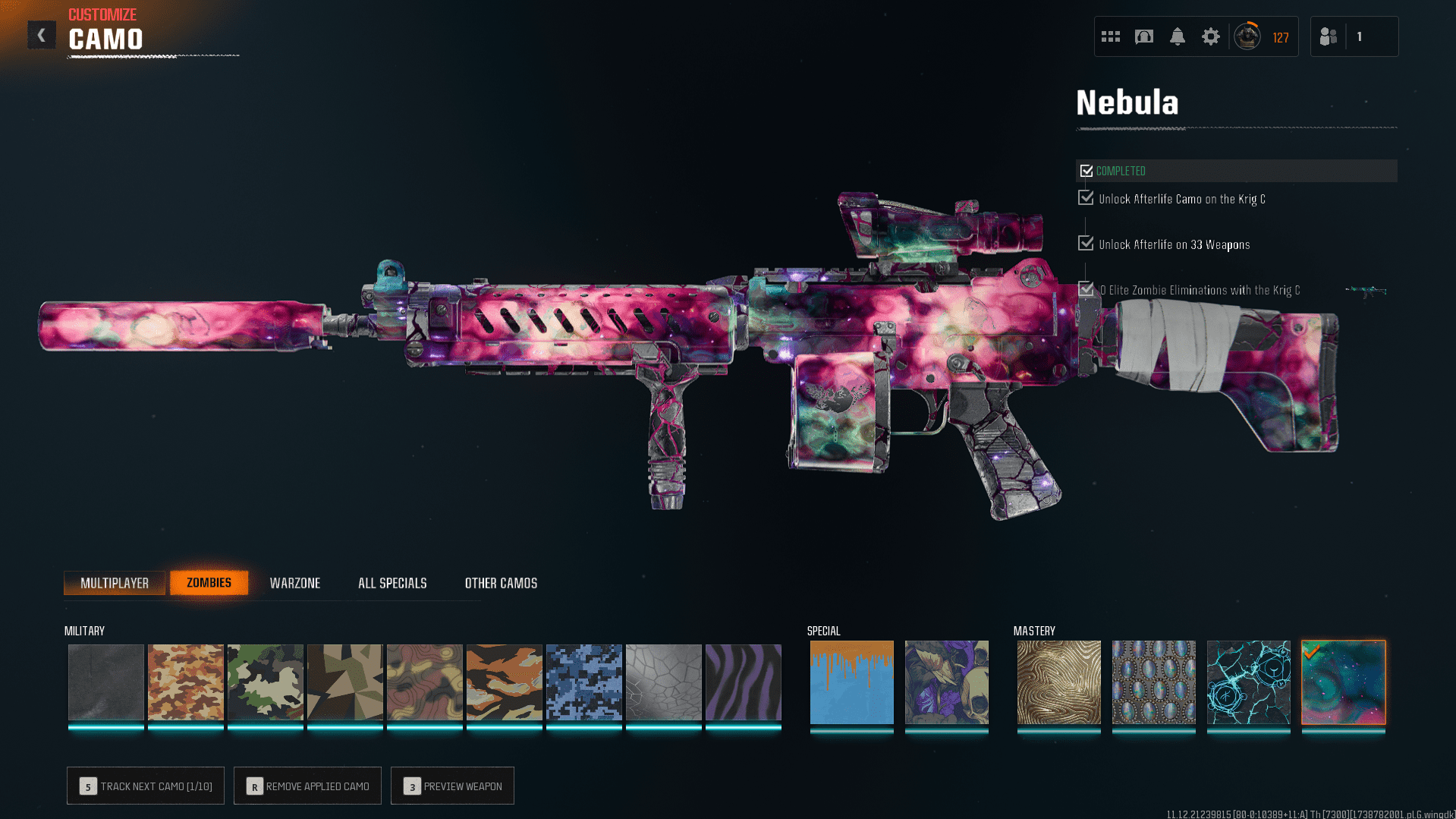View the All Specials tab
1456x819 pixels.
392,582
